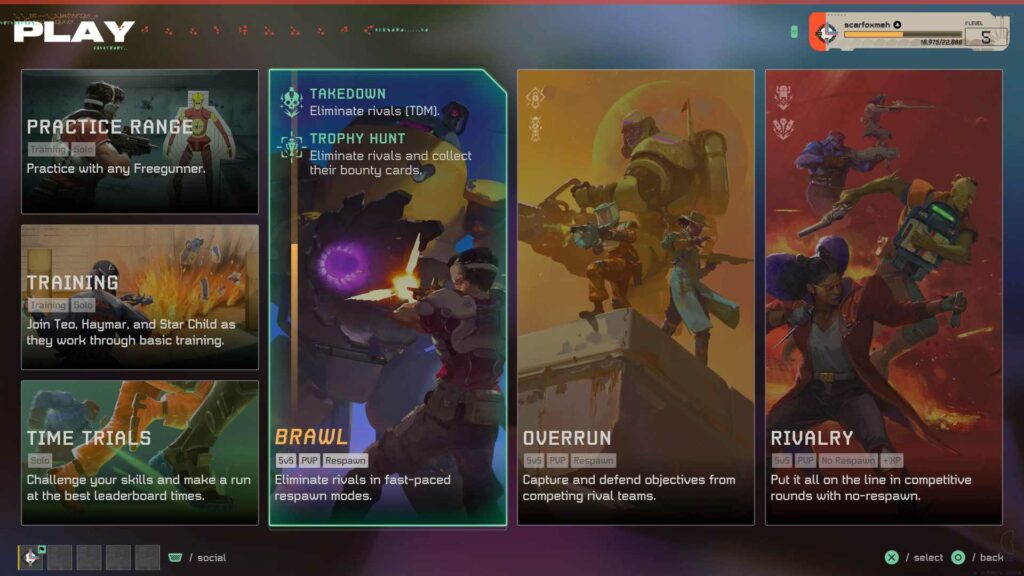Choose the Rivalry competitive mode

click(x=883, y=297)
